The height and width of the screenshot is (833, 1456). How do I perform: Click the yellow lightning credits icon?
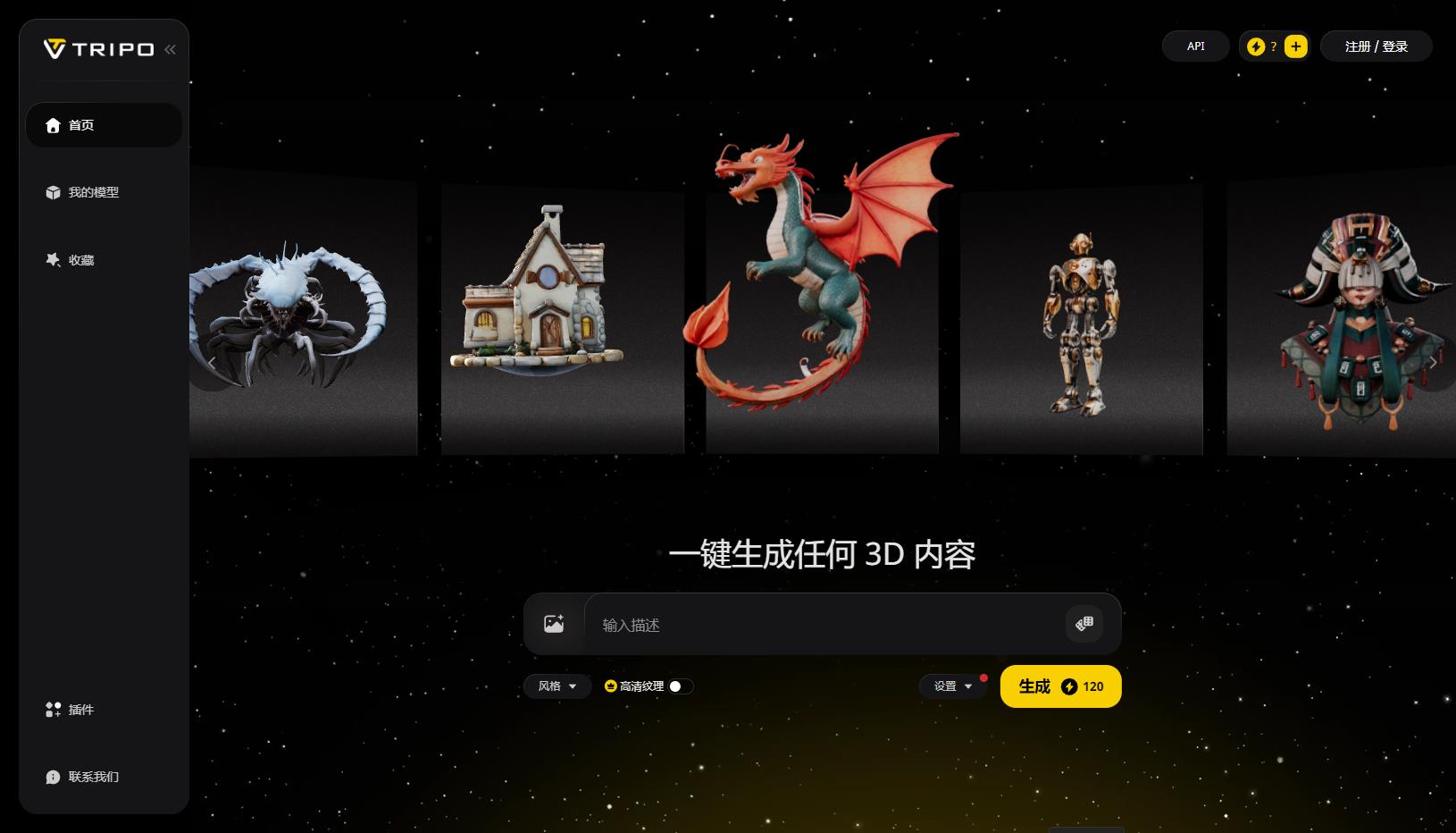(x=1254, y=46)
